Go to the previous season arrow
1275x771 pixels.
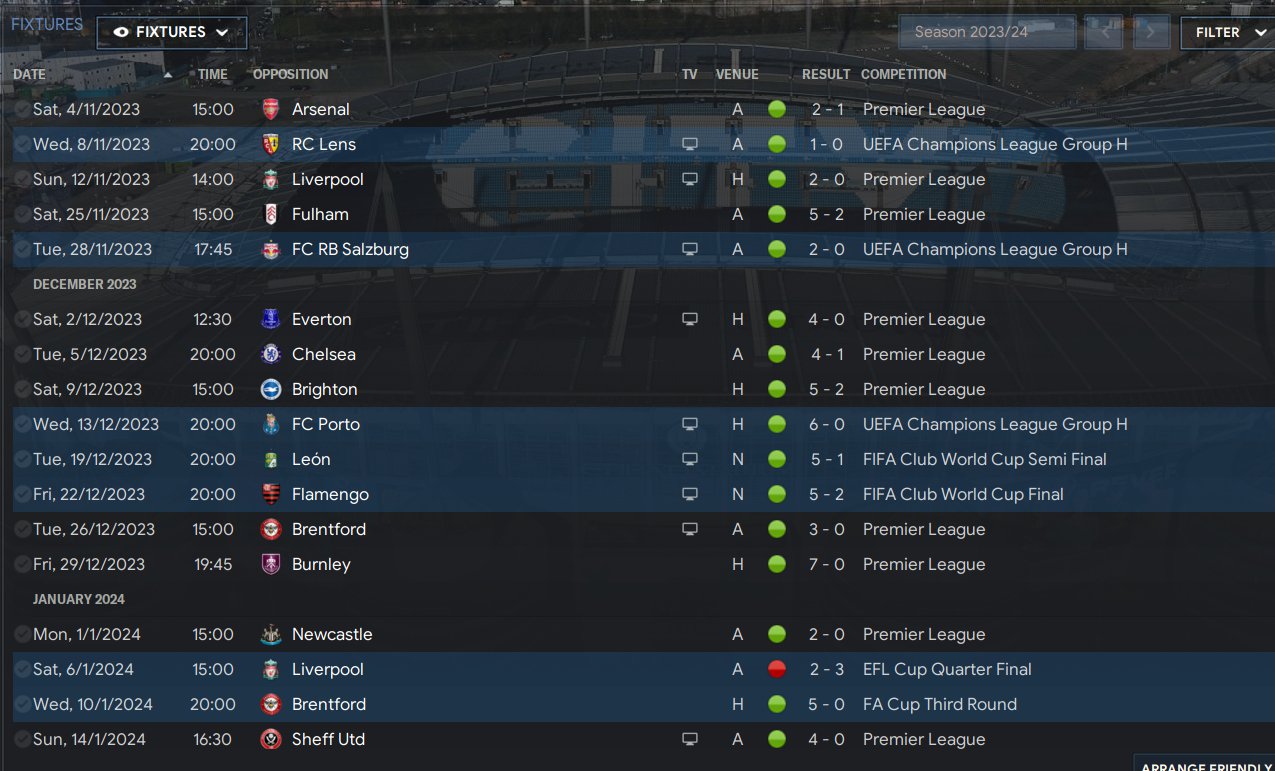[1105, 32]
